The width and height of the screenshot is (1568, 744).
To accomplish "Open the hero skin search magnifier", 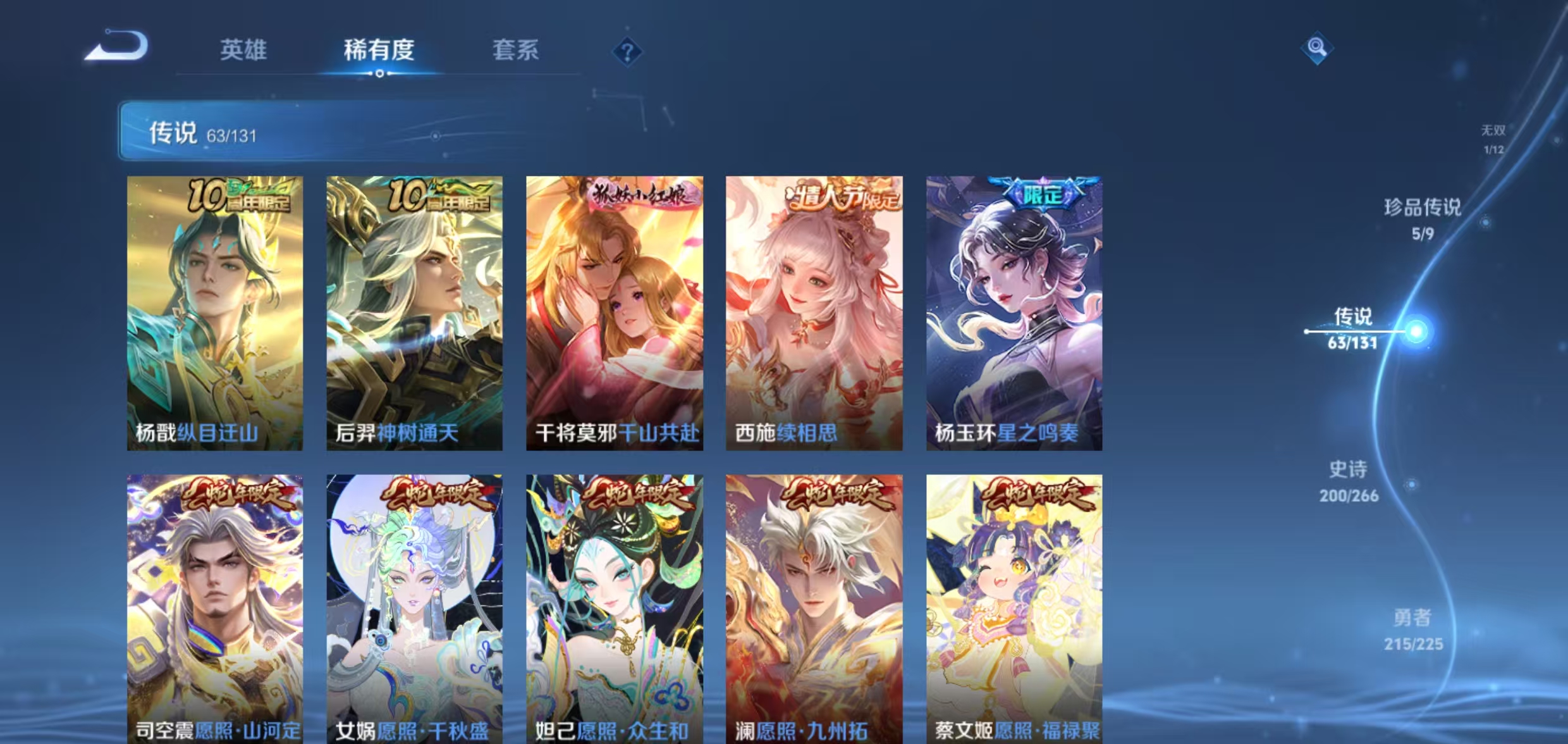I will tap(1318, 46).
